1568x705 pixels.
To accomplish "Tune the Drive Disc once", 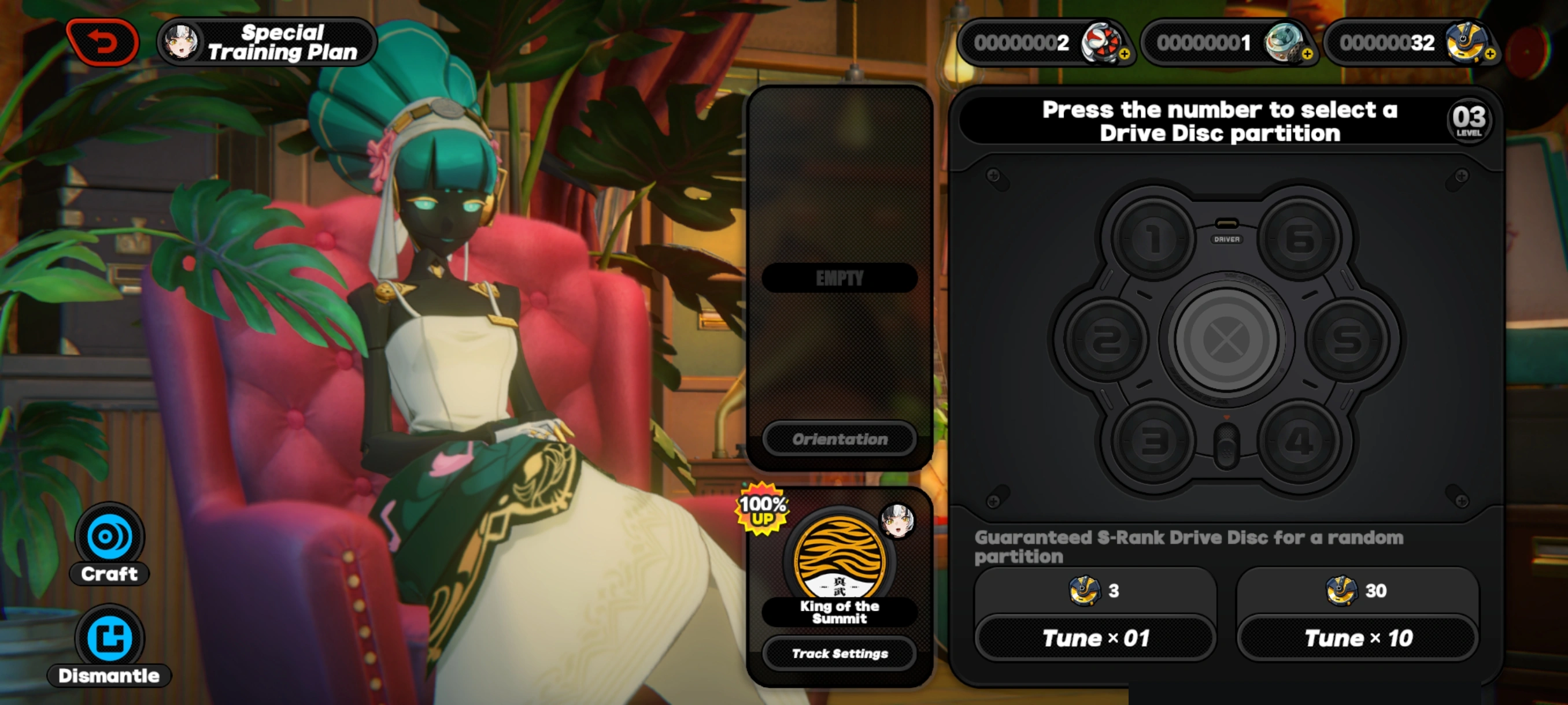I will 1095,637.
